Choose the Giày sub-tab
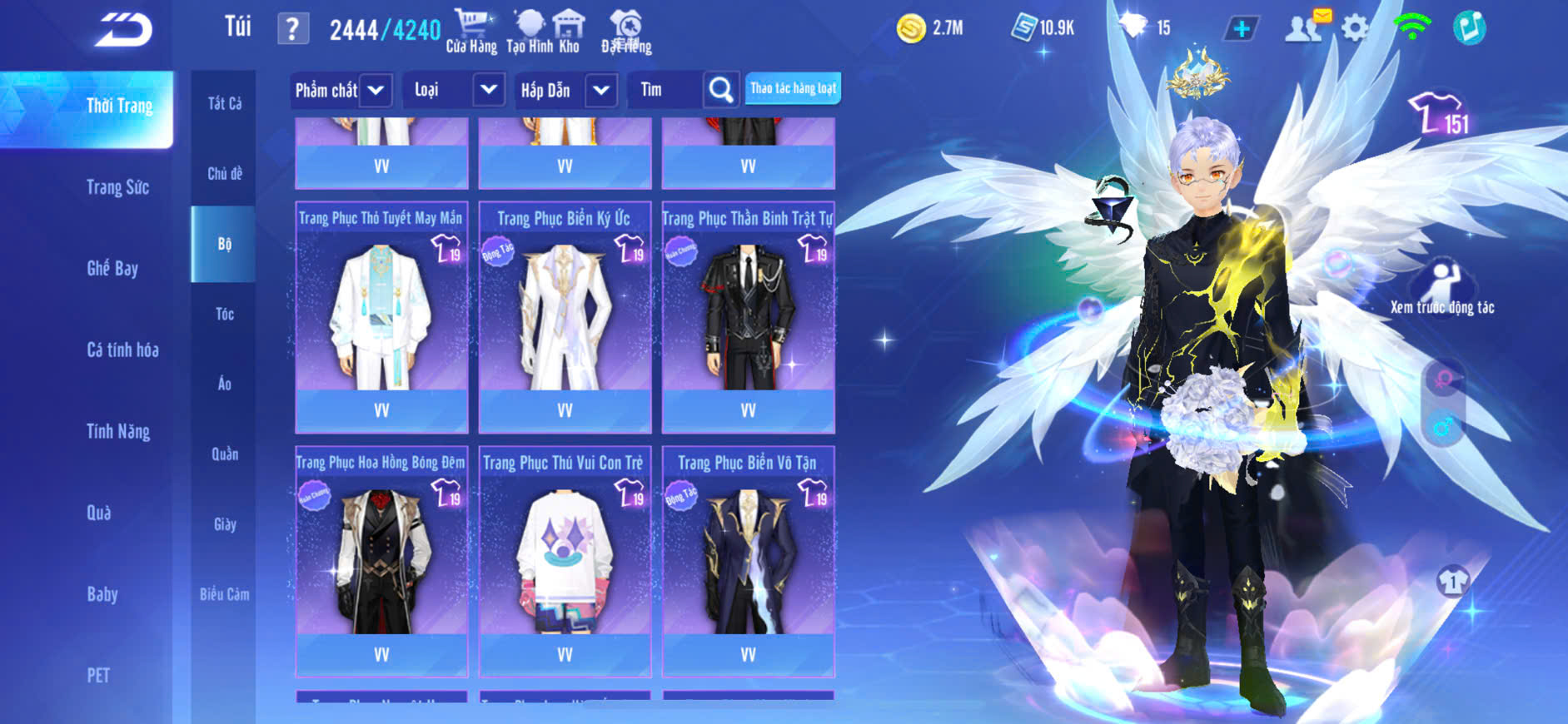 pos(224,524)
